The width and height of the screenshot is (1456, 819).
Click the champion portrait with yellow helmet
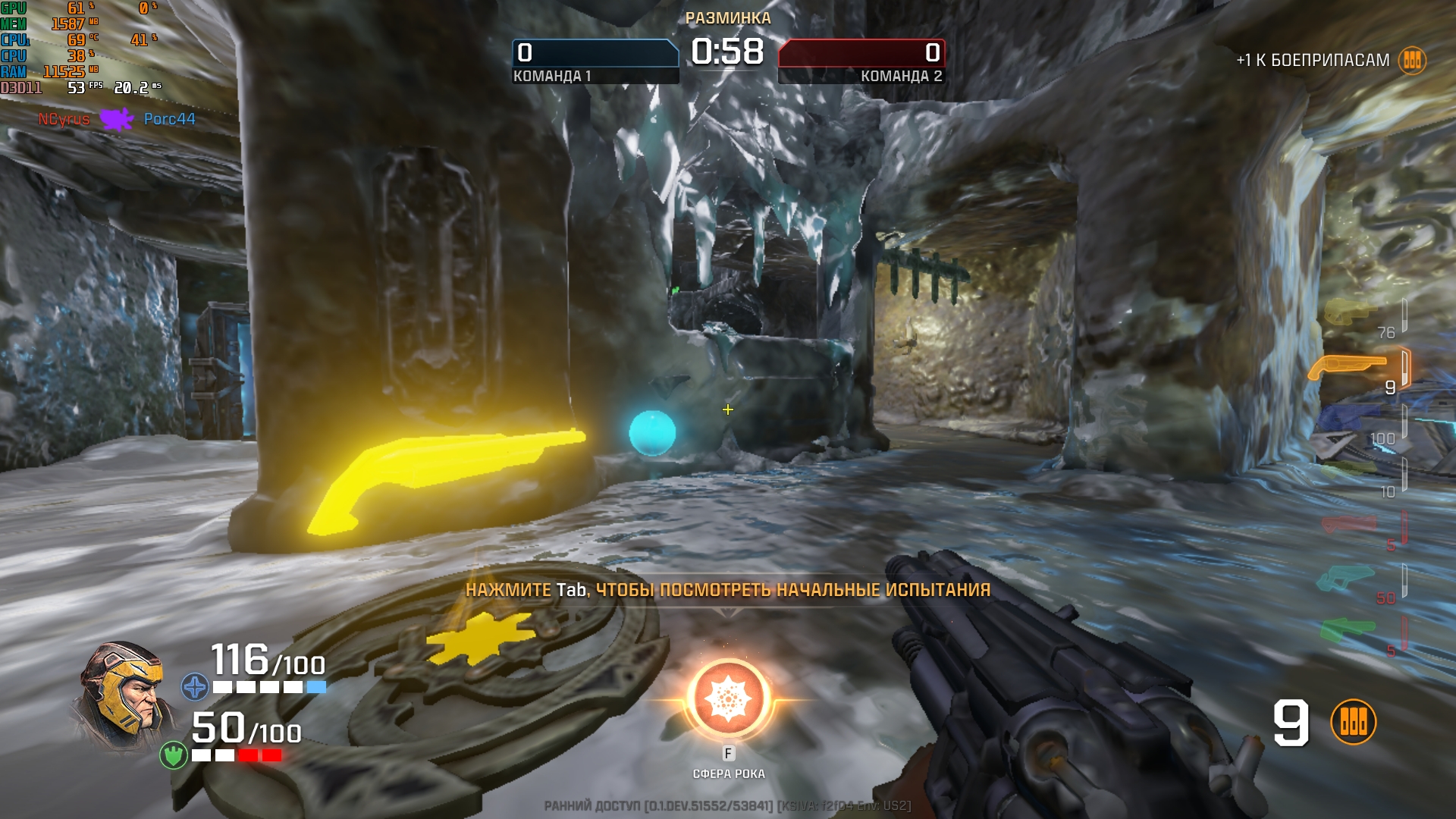click(123, 694)
